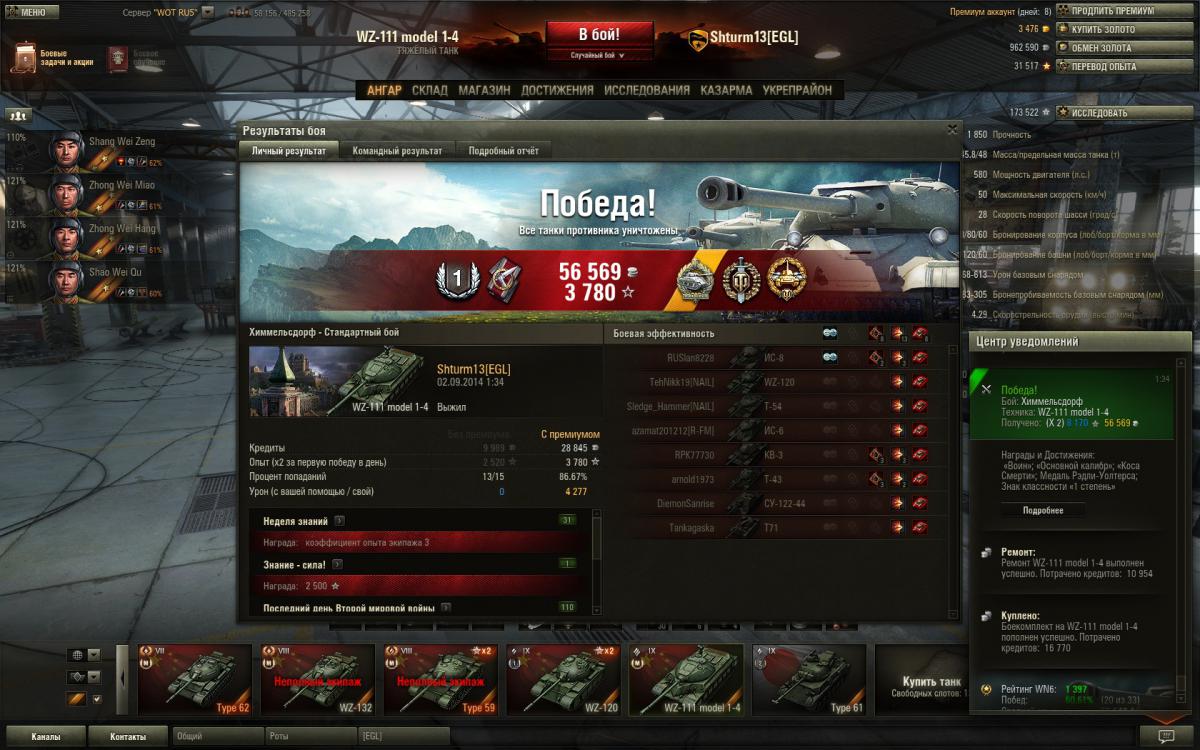Go to the СКЛАД section

pyautogui.click(x=430, y=90)
